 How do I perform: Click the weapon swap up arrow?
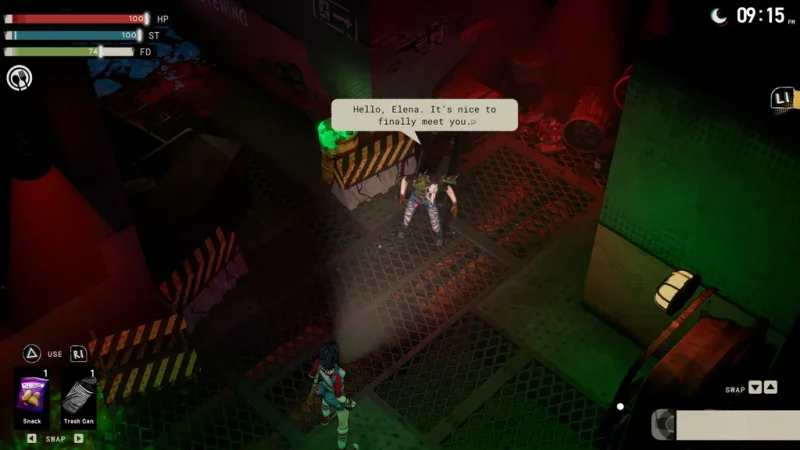click(x=770, y=388)
